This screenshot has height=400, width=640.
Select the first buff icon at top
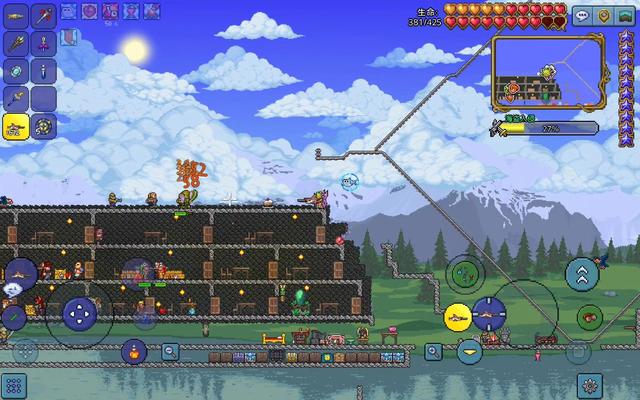[68, 12]
